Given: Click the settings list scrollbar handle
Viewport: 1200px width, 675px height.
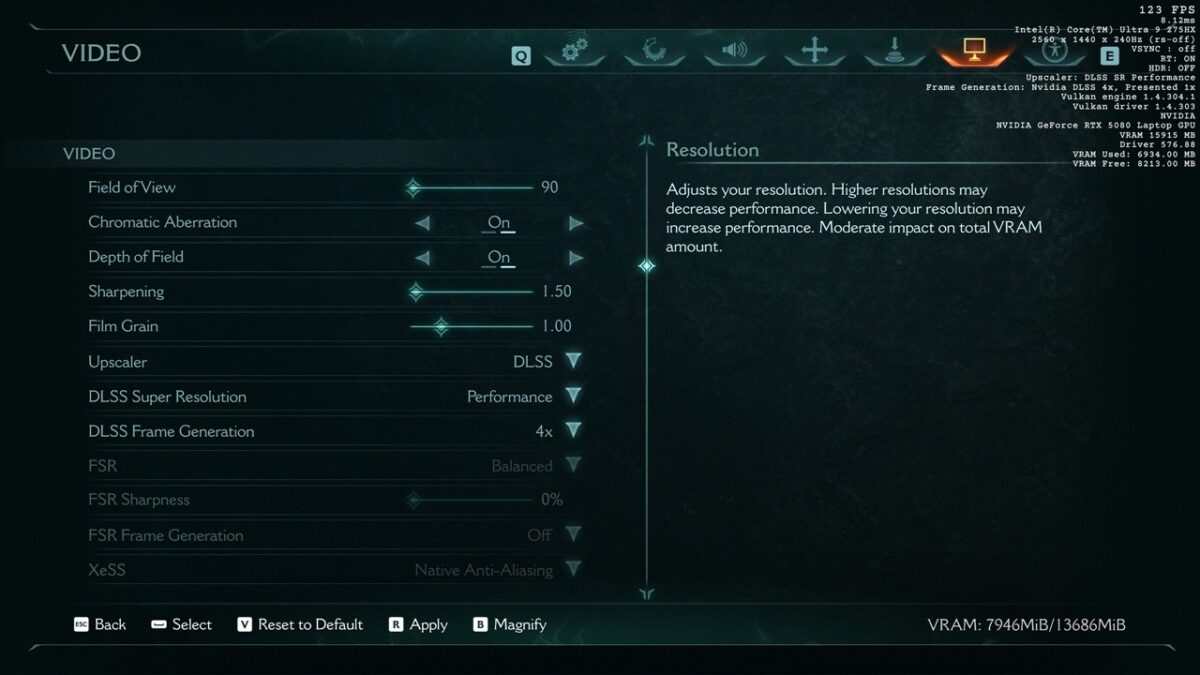Looking at the screenshot, I should pos(647,266).
